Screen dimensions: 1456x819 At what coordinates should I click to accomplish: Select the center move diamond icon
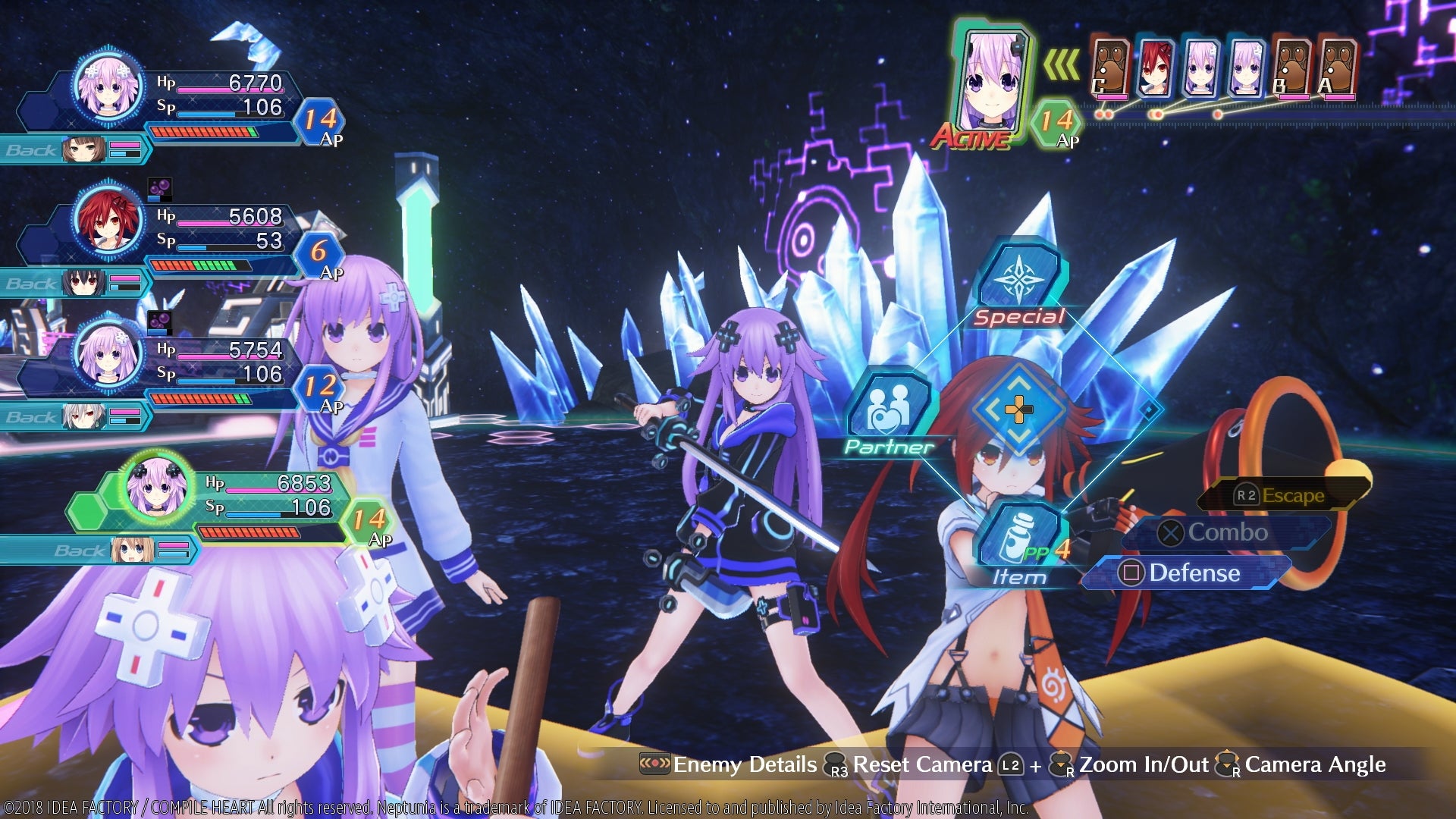tap(1018, 410)
